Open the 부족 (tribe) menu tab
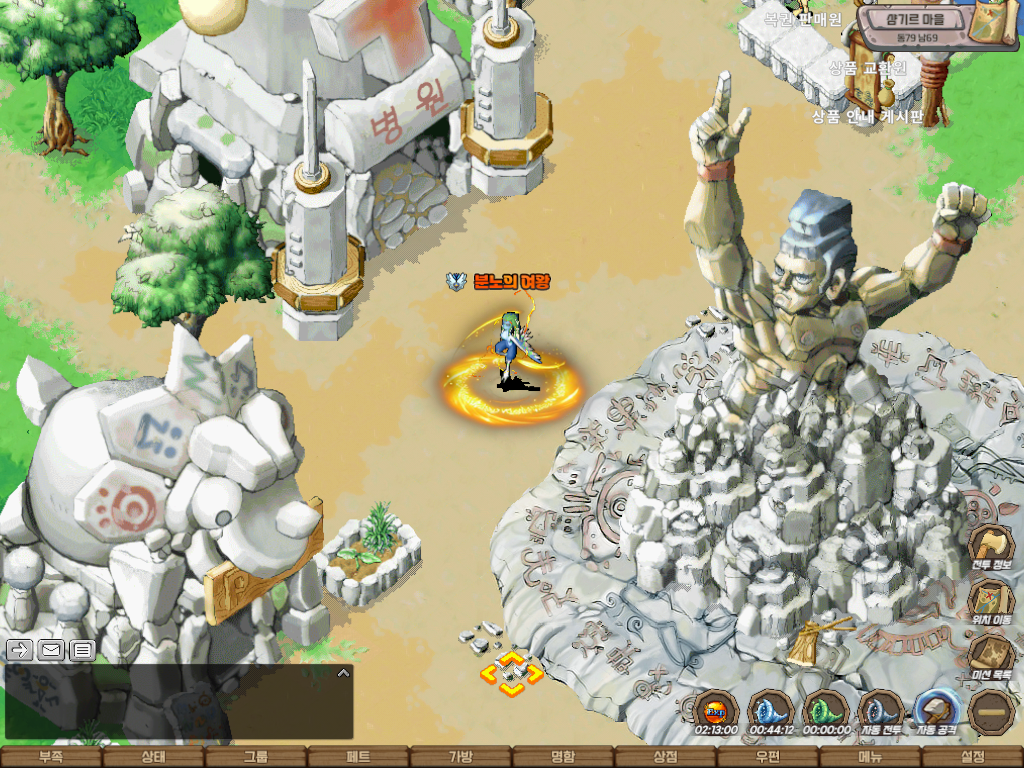The width and height of the screenshot is (1024, 768). (51, 757)
